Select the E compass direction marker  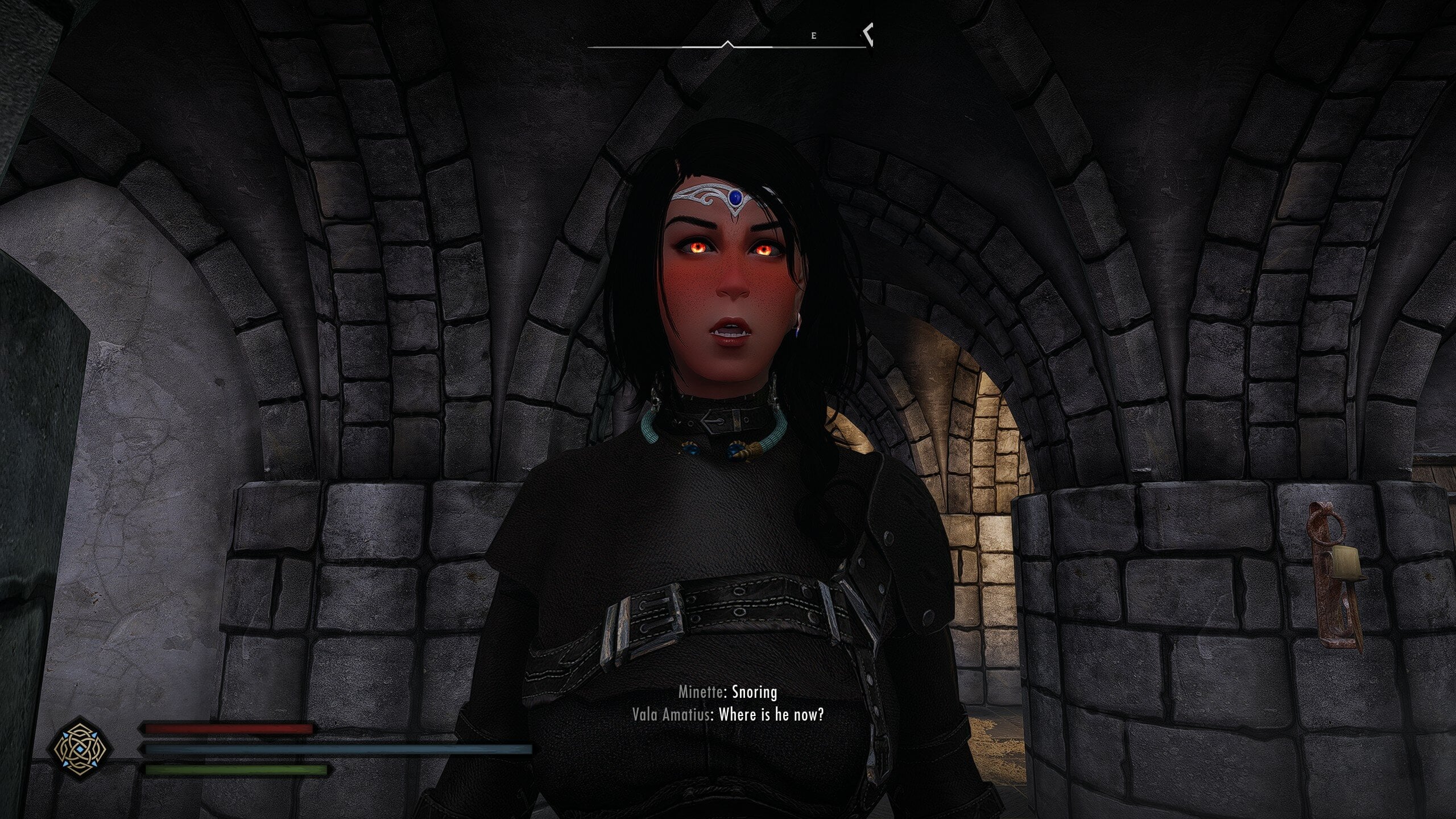[x=814, y=36]
